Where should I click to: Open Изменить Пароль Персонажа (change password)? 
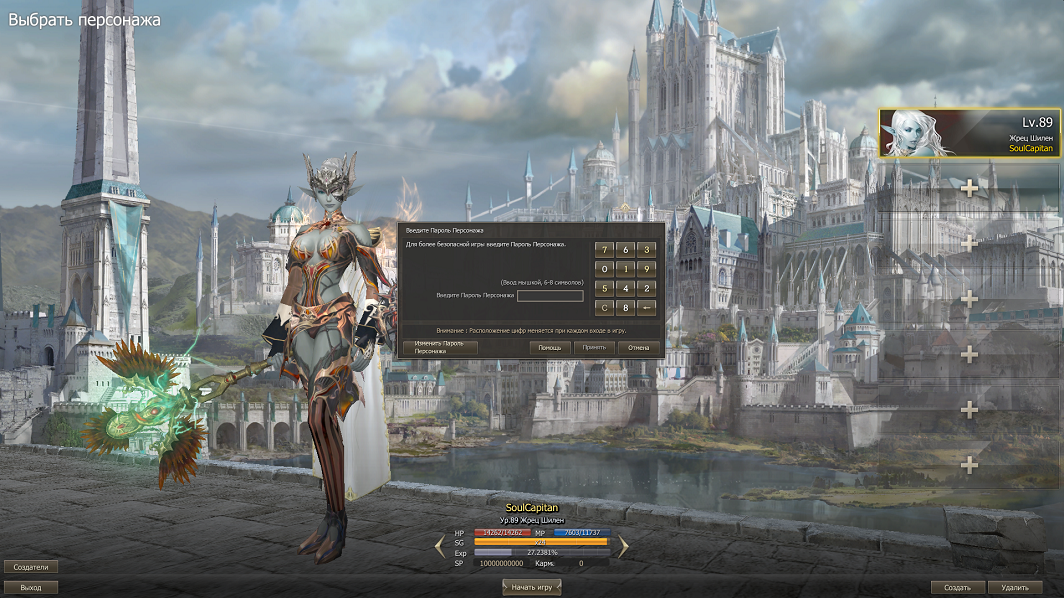click(440, 347)
